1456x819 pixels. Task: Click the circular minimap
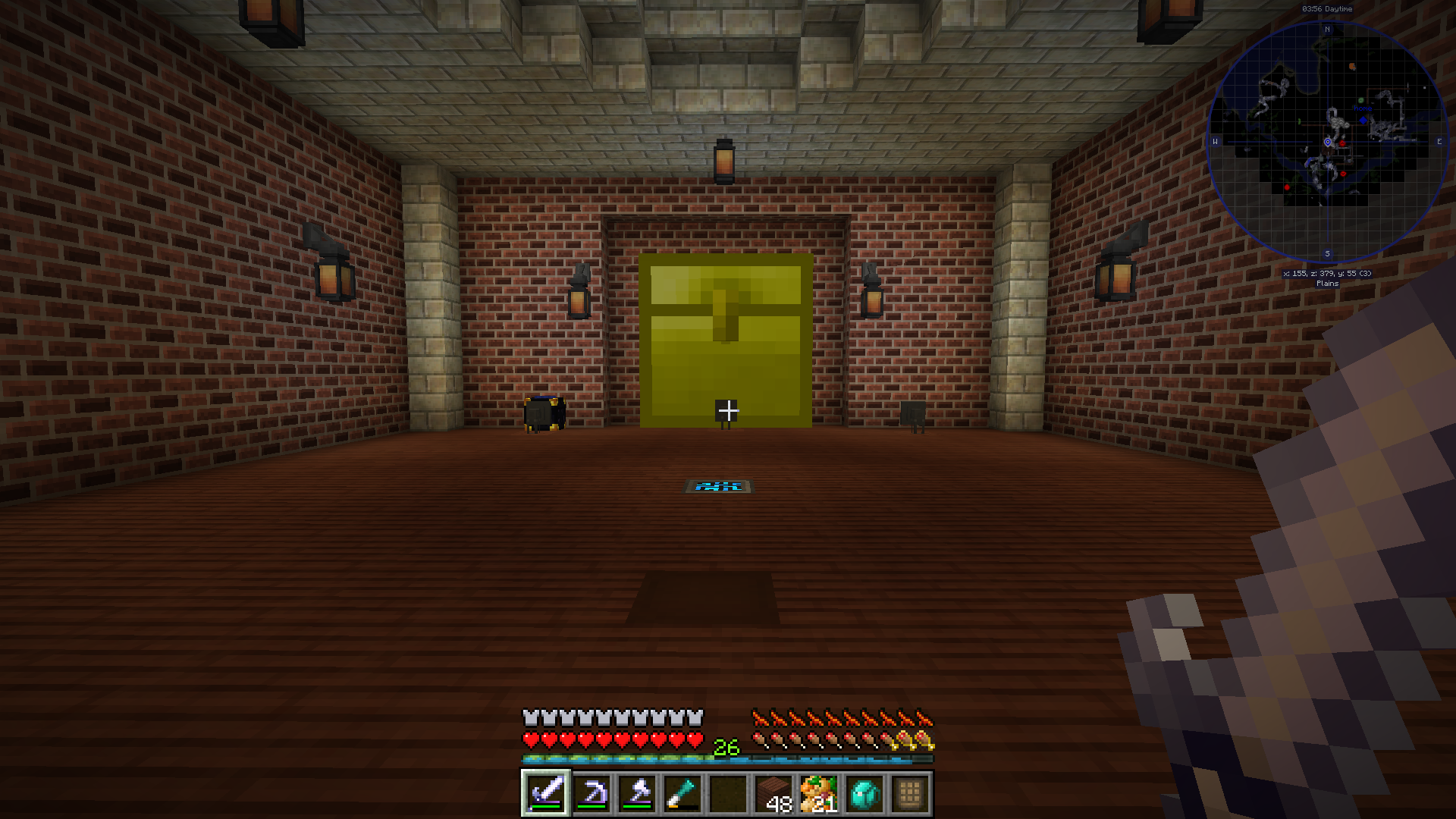[x=1327, y=142]
